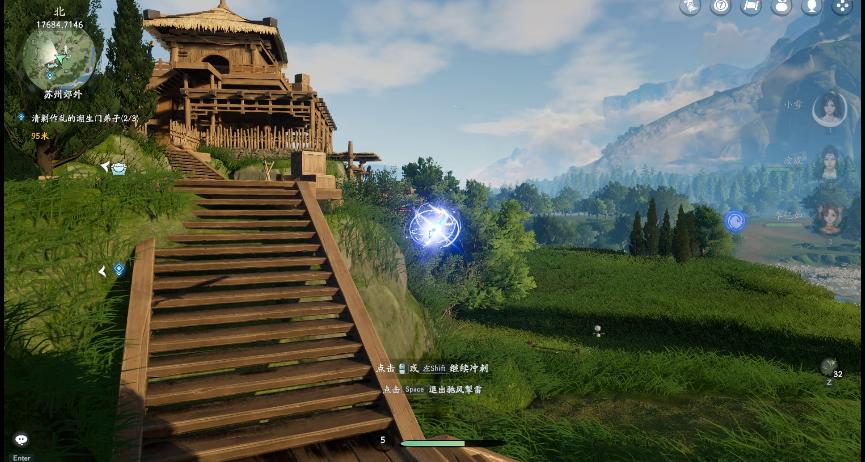
Task: Select the middle party member portrait
Action: point(829,163)
